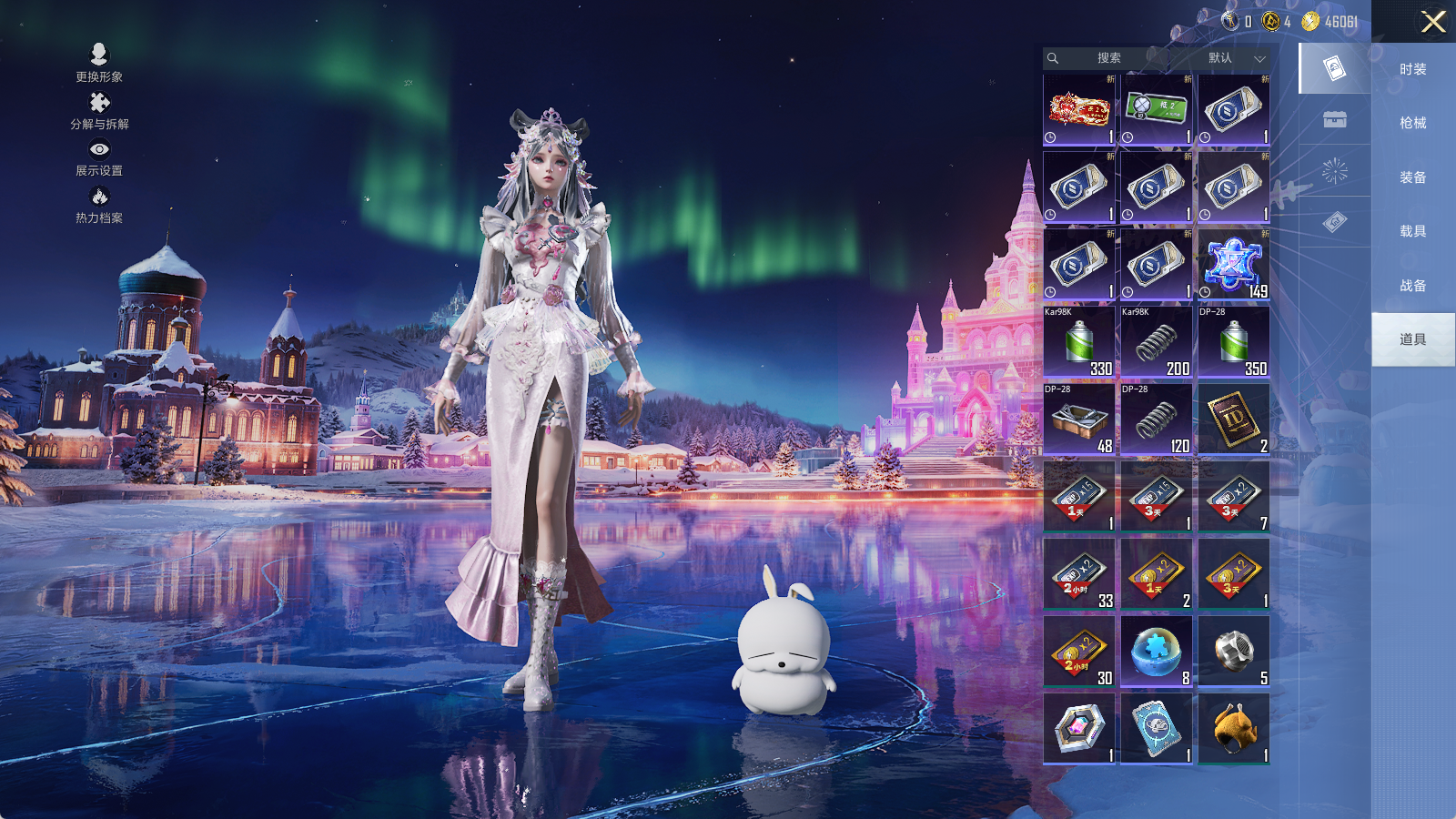Select the red banner coupon item

(x=1079, y=110)
